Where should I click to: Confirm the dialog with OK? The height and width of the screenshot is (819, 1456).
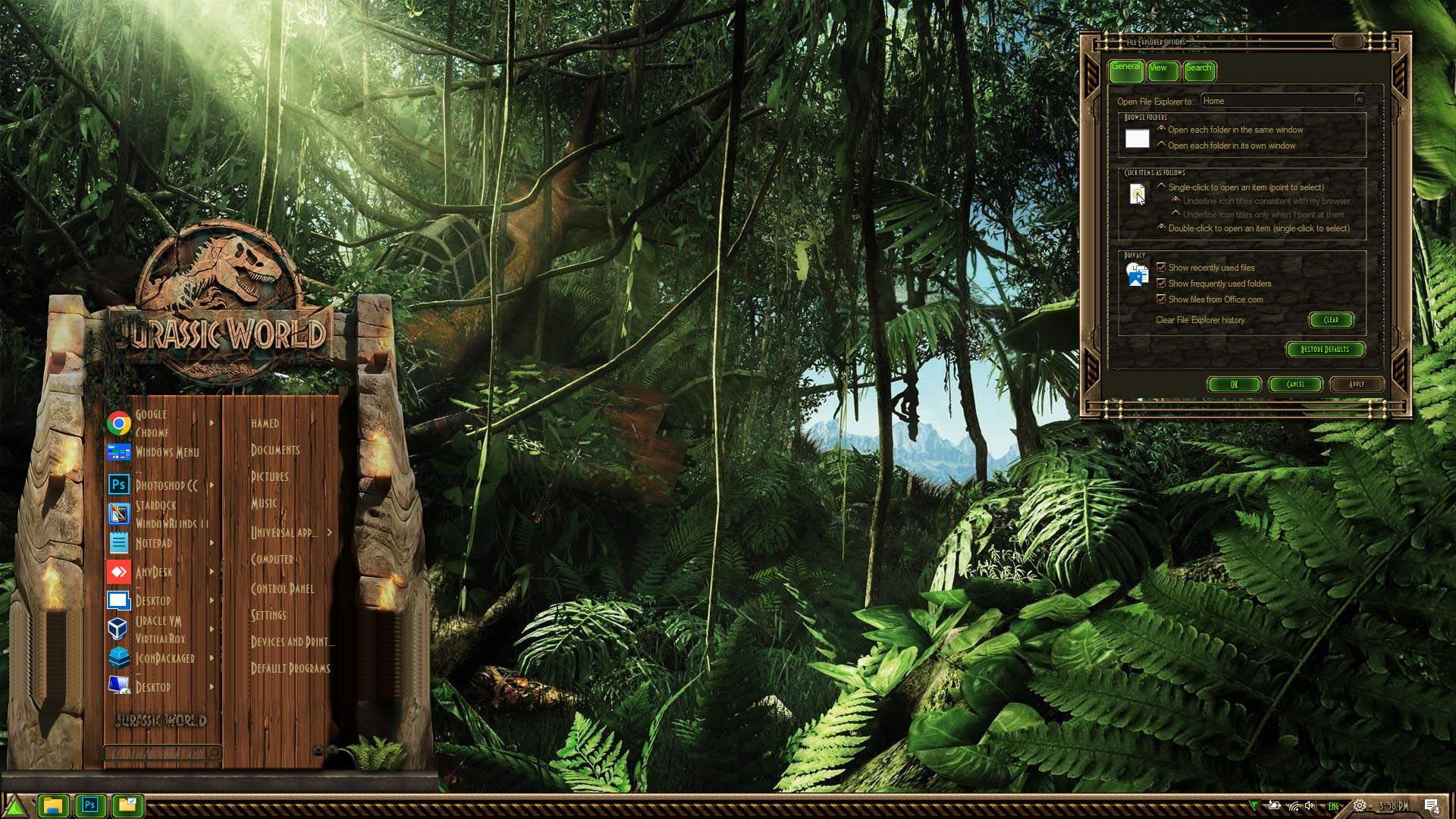pos(1234,384)
